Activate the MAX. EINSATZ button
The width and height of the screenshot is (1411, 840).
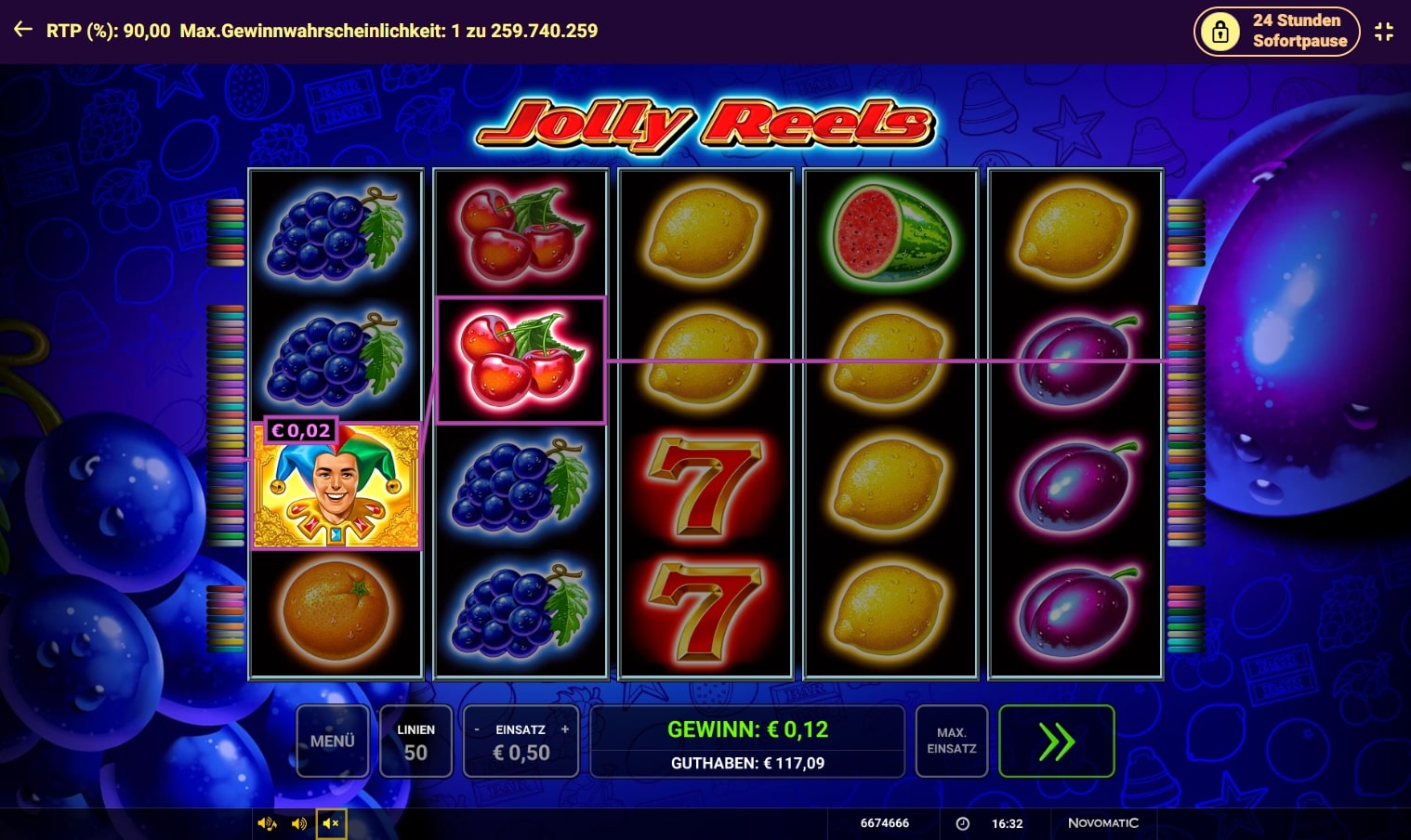coord(952,741)
